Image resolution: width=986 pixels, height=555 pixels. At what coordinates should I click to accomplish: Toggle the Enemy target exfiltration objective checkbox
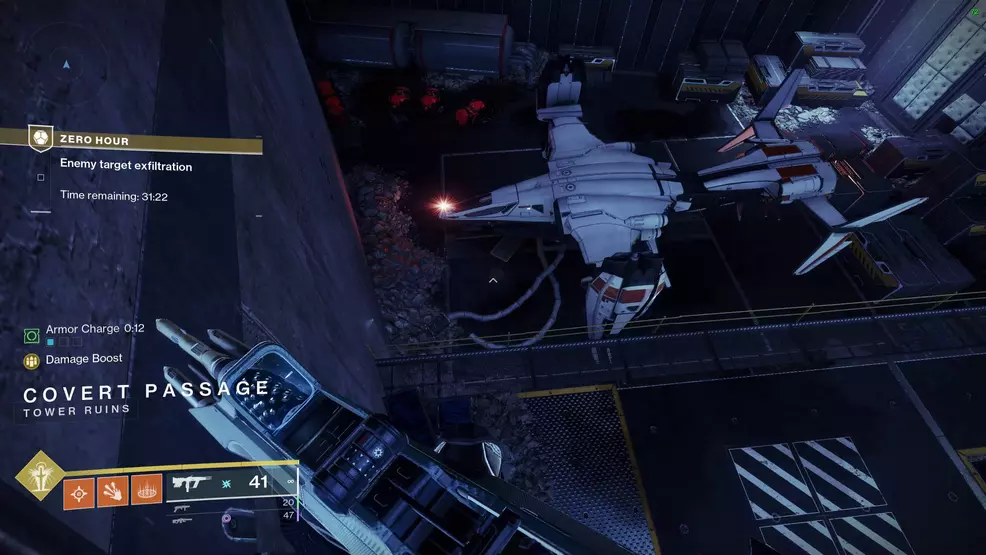pos(41,177)
